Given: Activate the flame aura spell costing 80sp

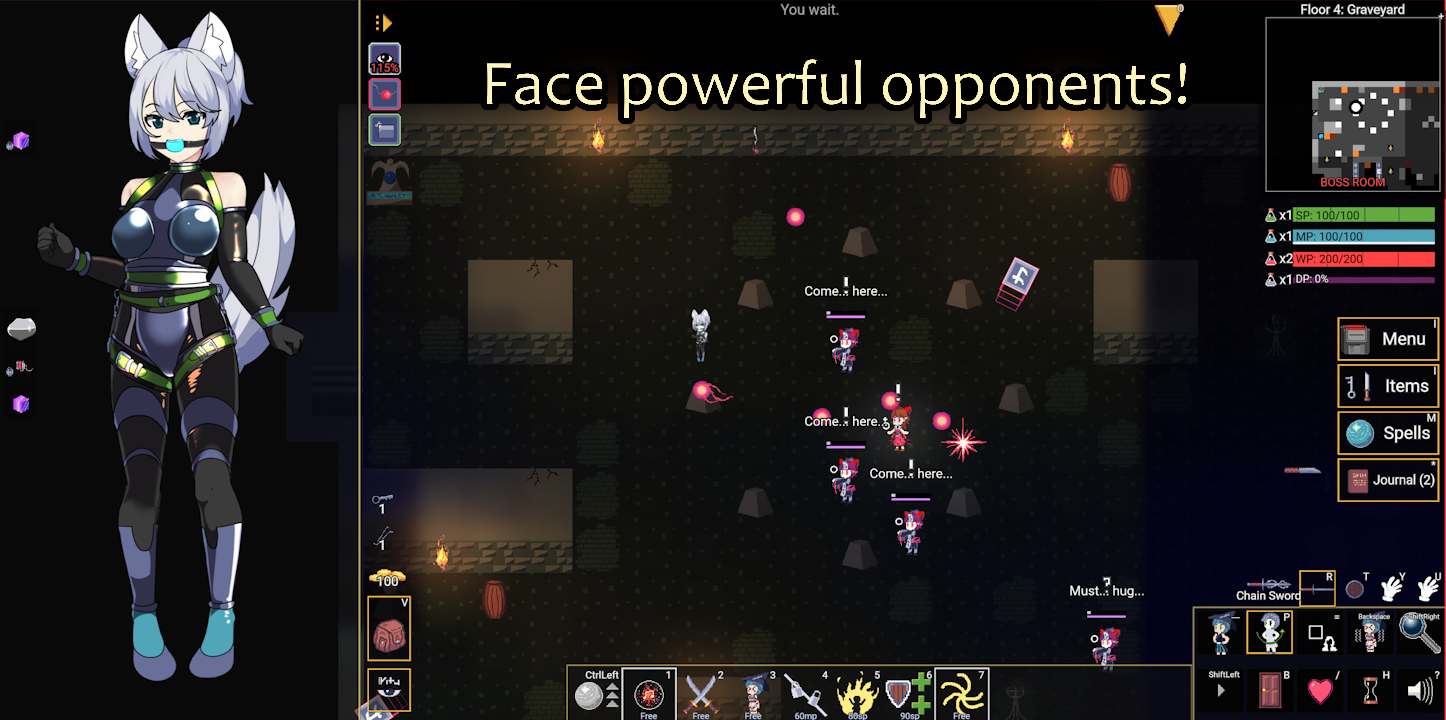Looking at the screenshot, I should coord(858,693).
